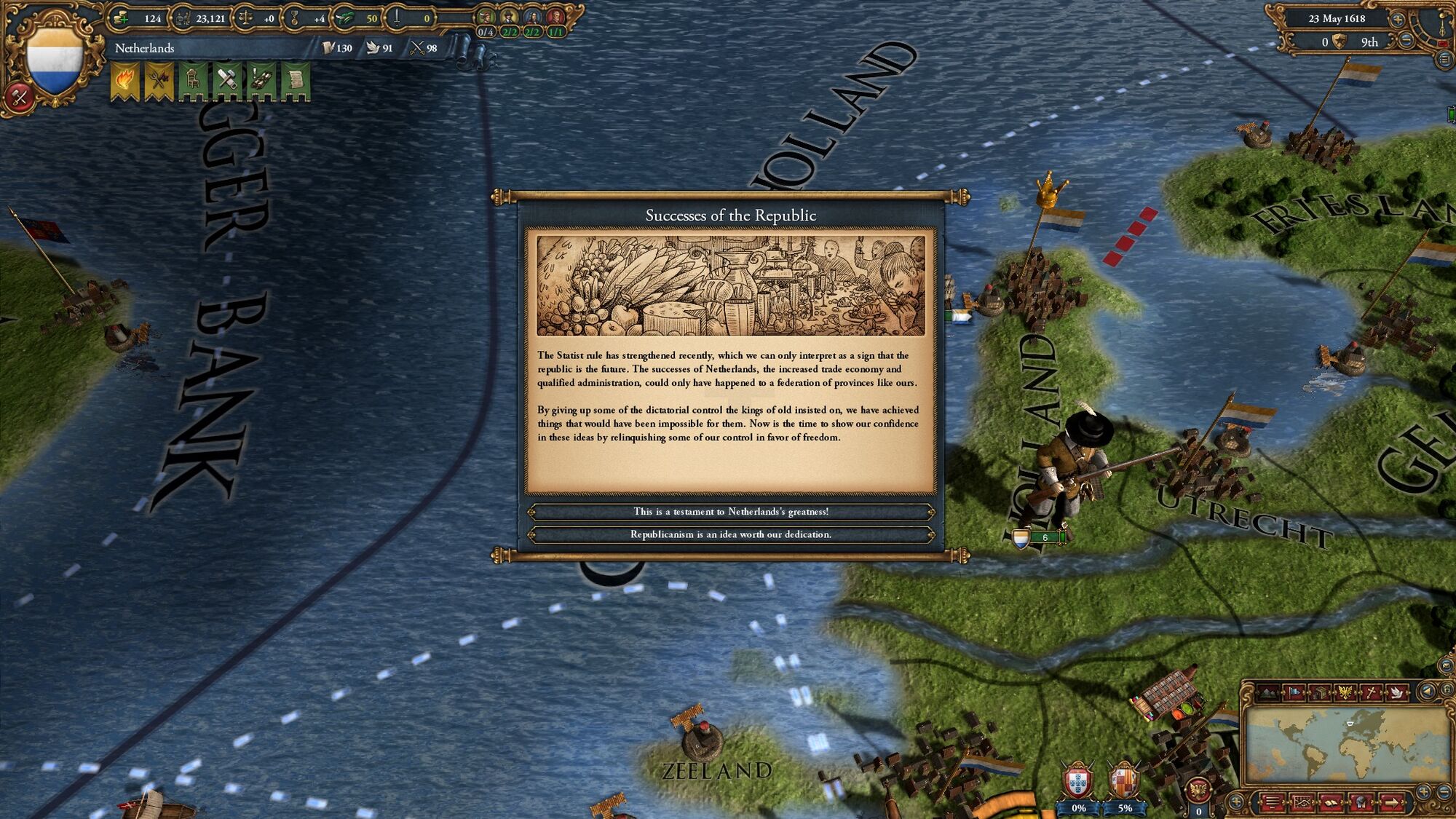The image size is (1456, 819).
Task: Choose 'Republicanism is an idea worth our dedication.'
Action: click(732, 534)
